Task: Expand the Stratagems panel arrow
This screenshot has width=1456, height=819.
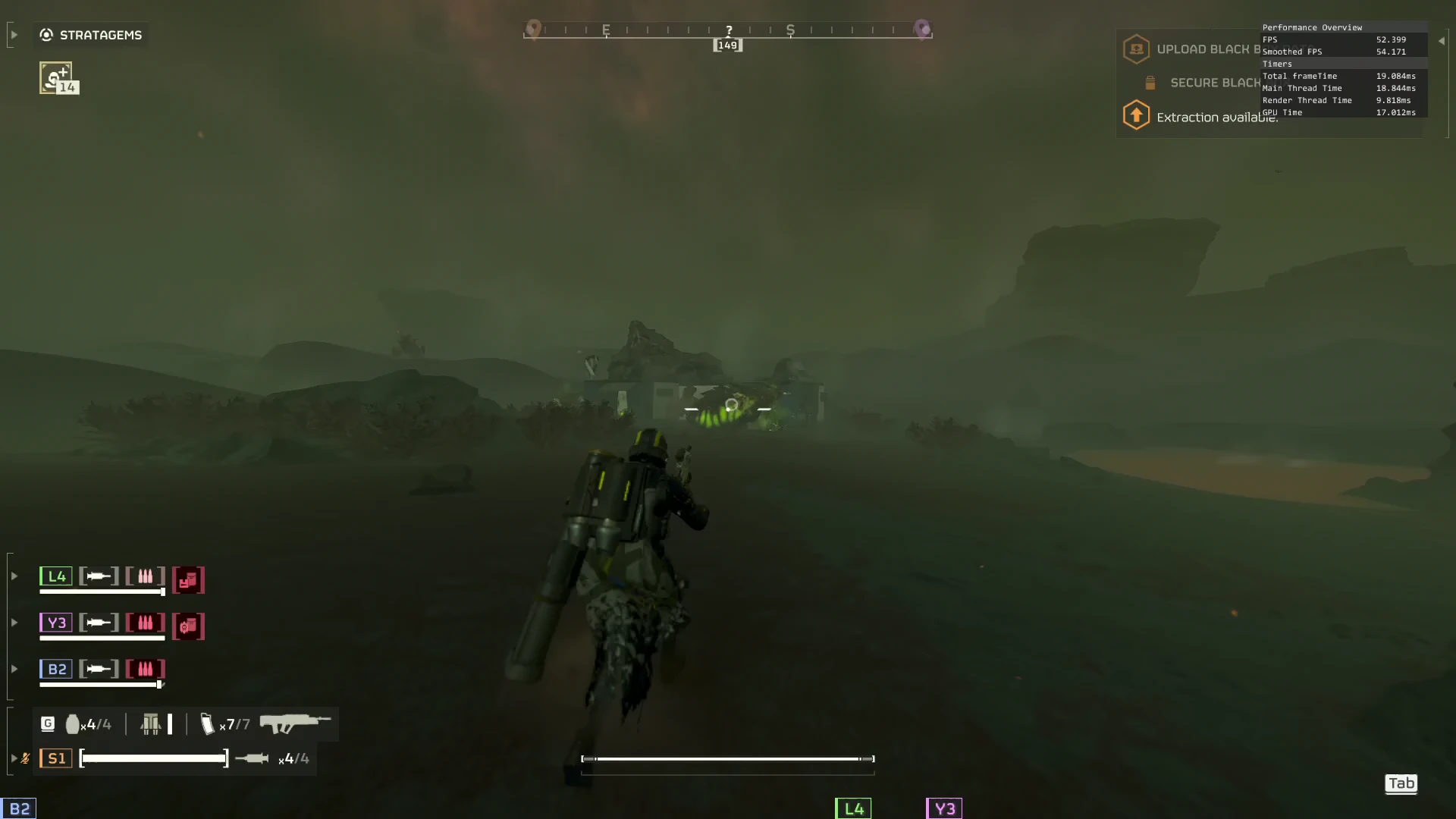Action: coord(14,35)
